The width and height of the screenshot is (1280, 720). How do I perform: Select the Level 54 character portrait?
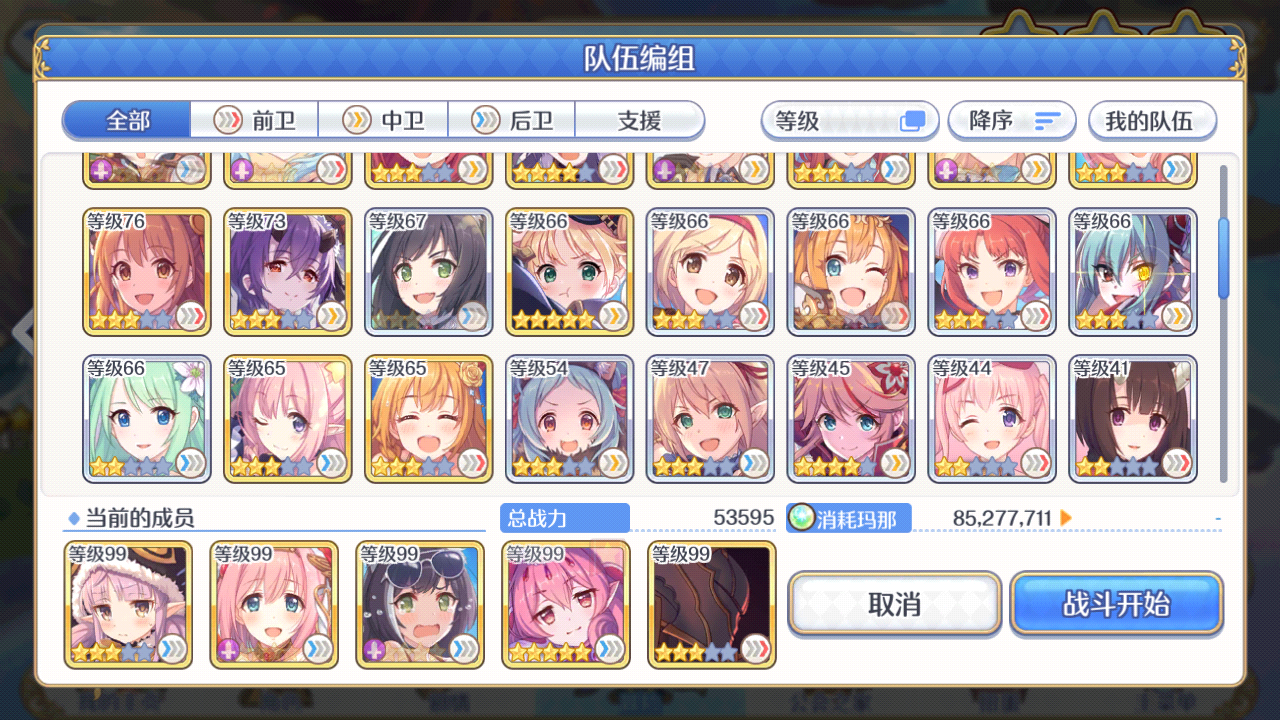click(x=569, y=418)
